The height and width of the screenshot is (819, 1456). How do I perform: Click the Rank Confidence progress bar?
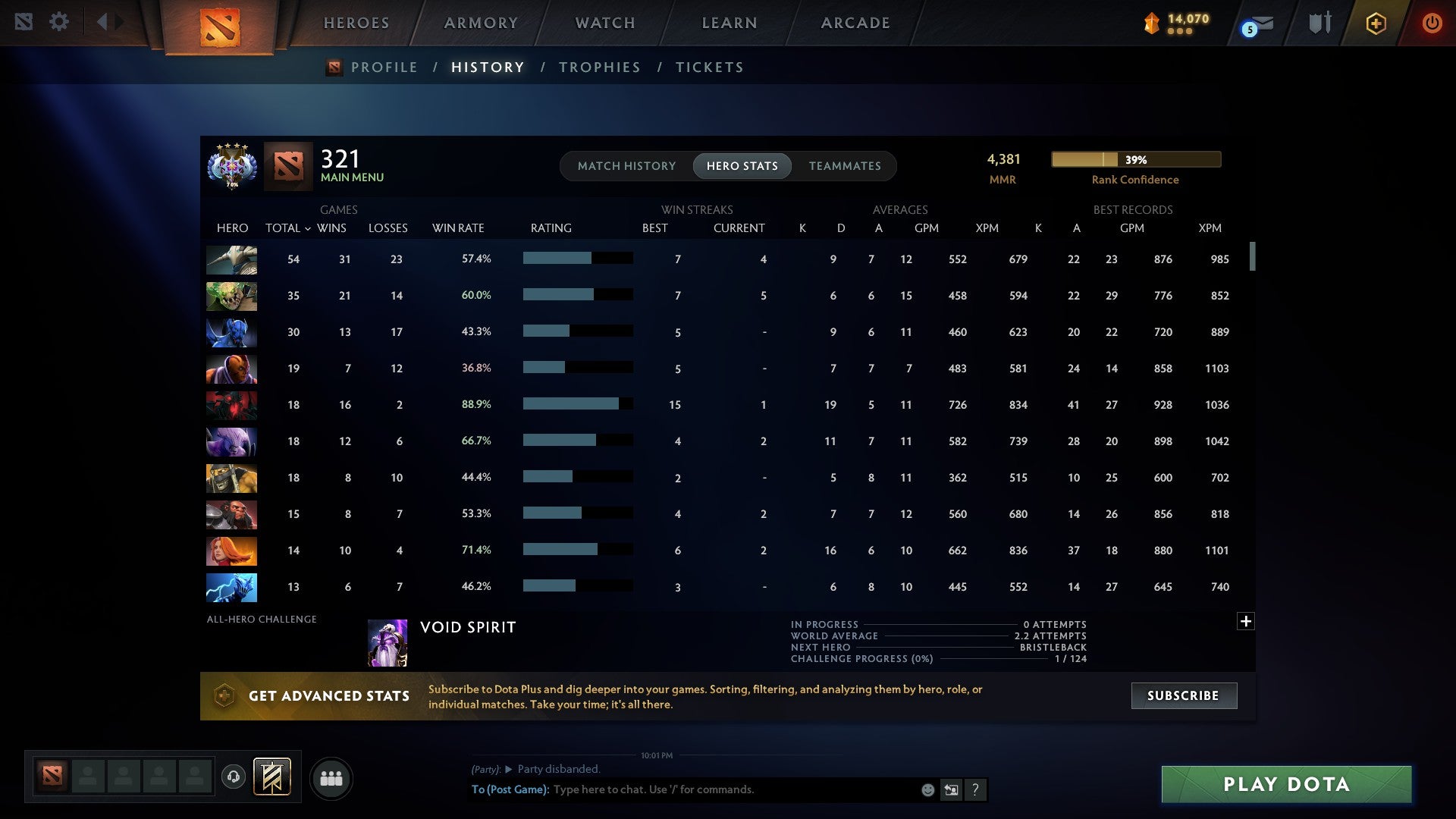click(1135, 159)
